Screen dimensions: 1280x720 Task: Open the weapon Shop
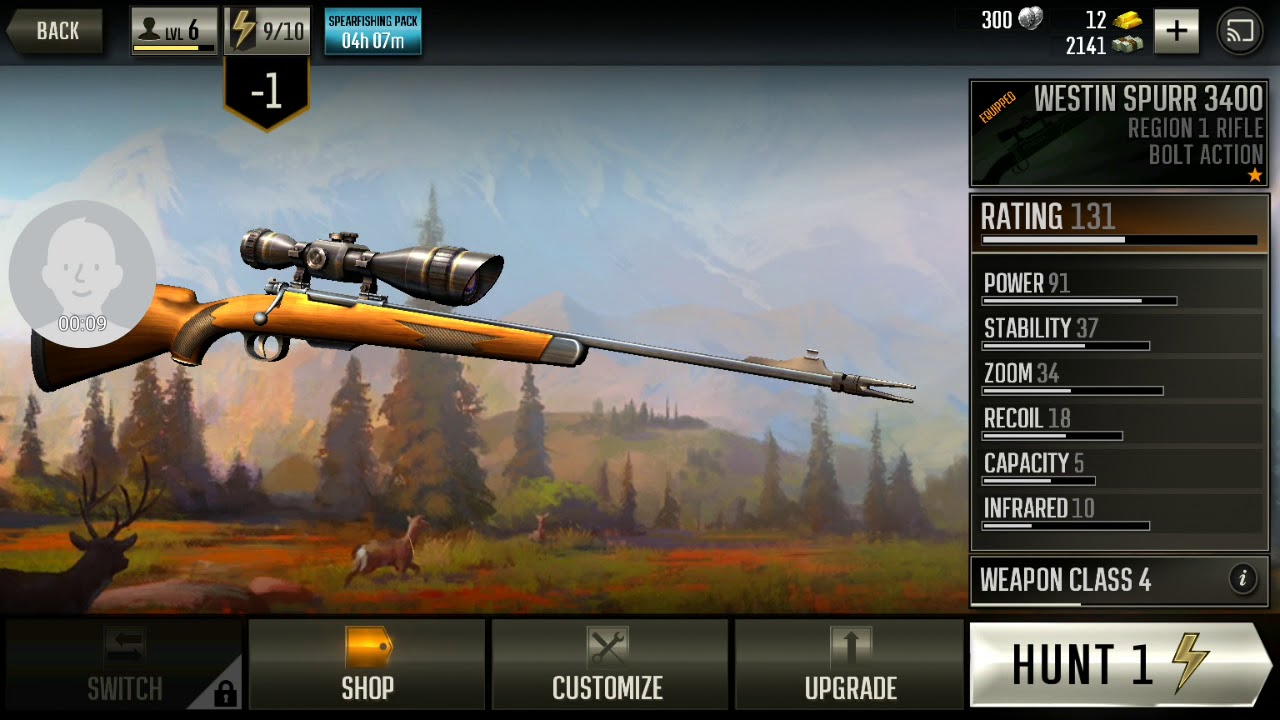(367, 665)
